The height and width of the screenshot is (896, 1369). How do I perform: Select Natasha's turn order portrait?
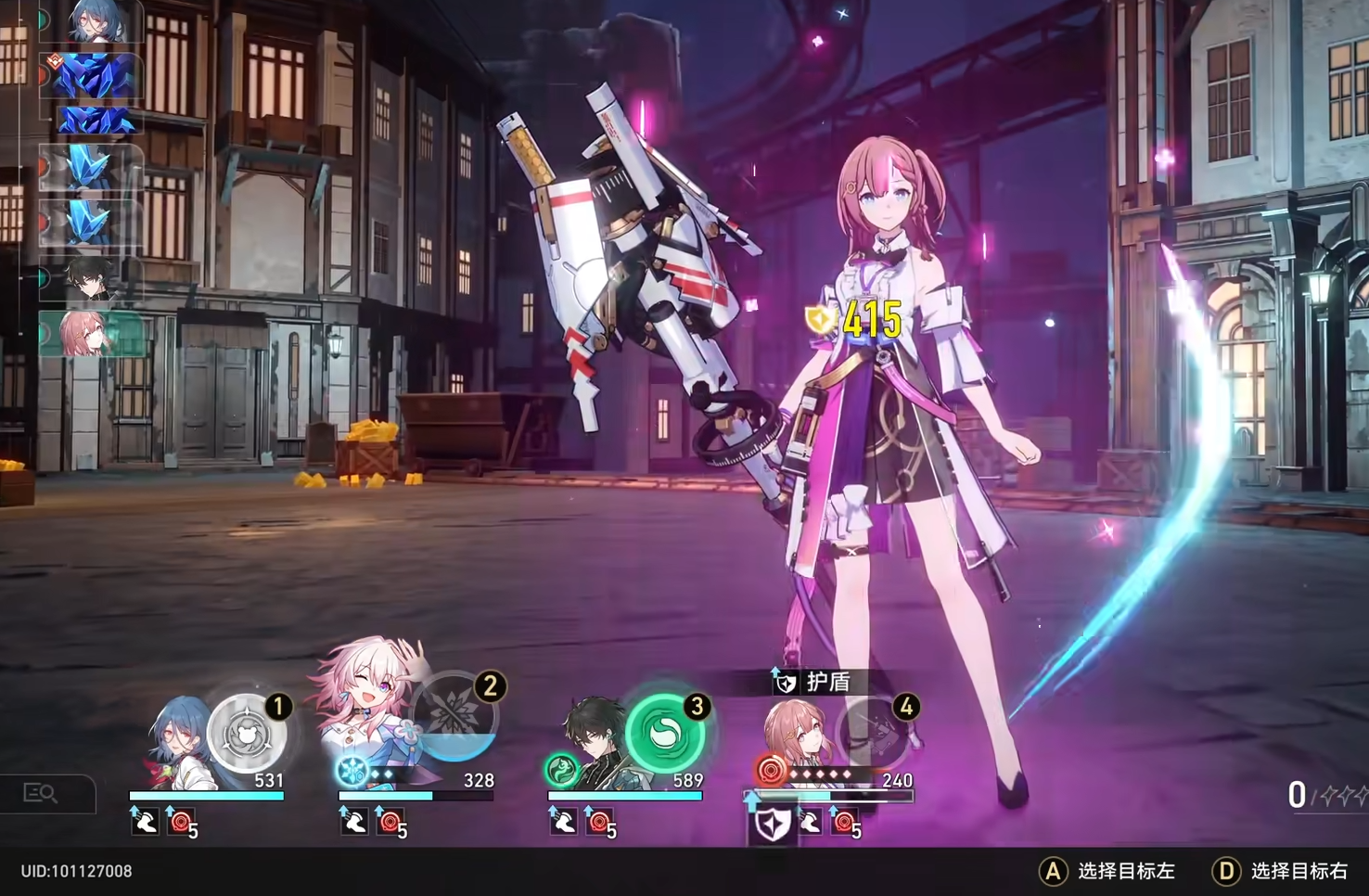(x=93, y=22)
